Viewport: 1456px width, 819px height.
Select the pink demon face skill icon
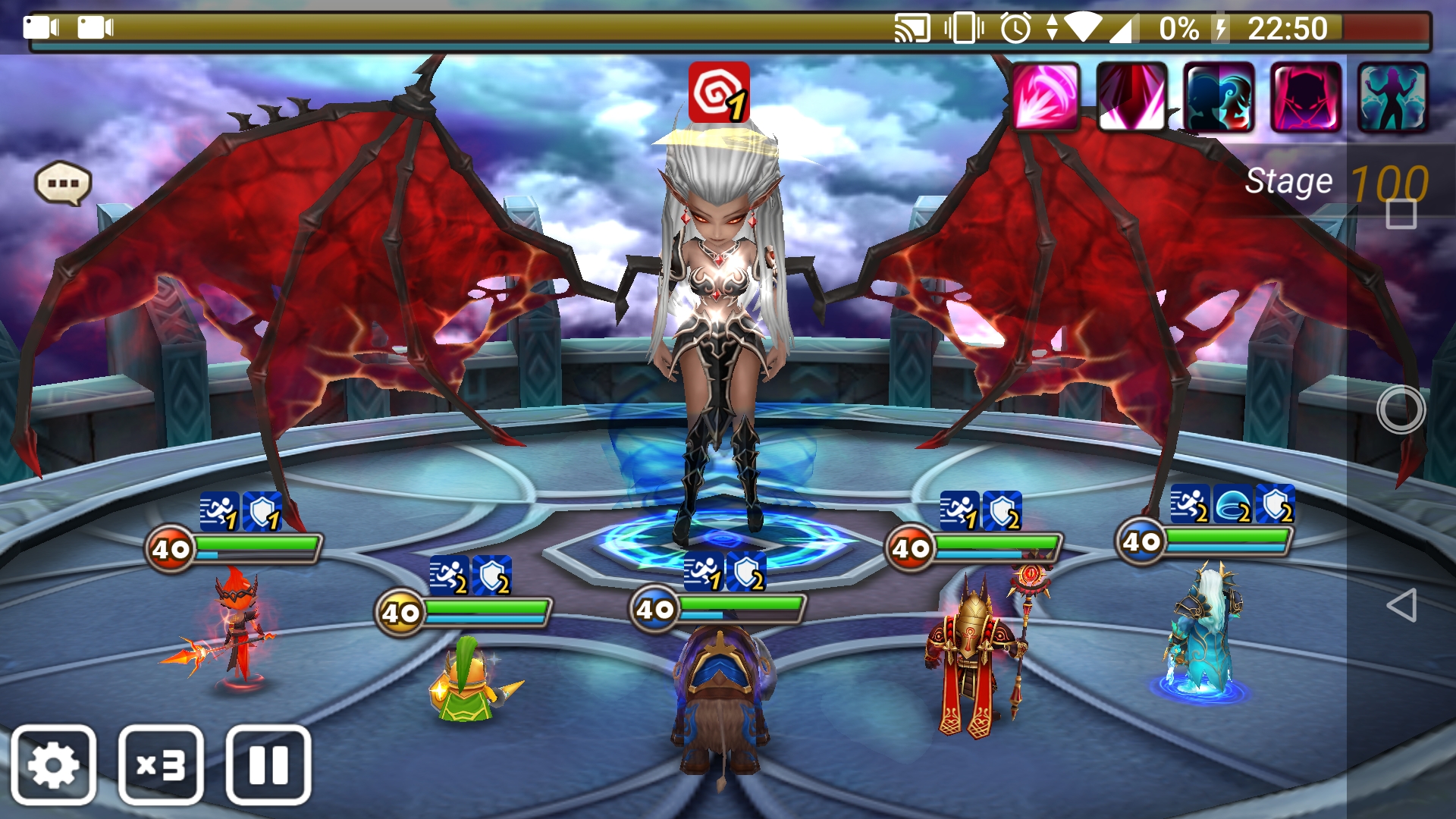pyautogui.click(x=1306, y=98)
